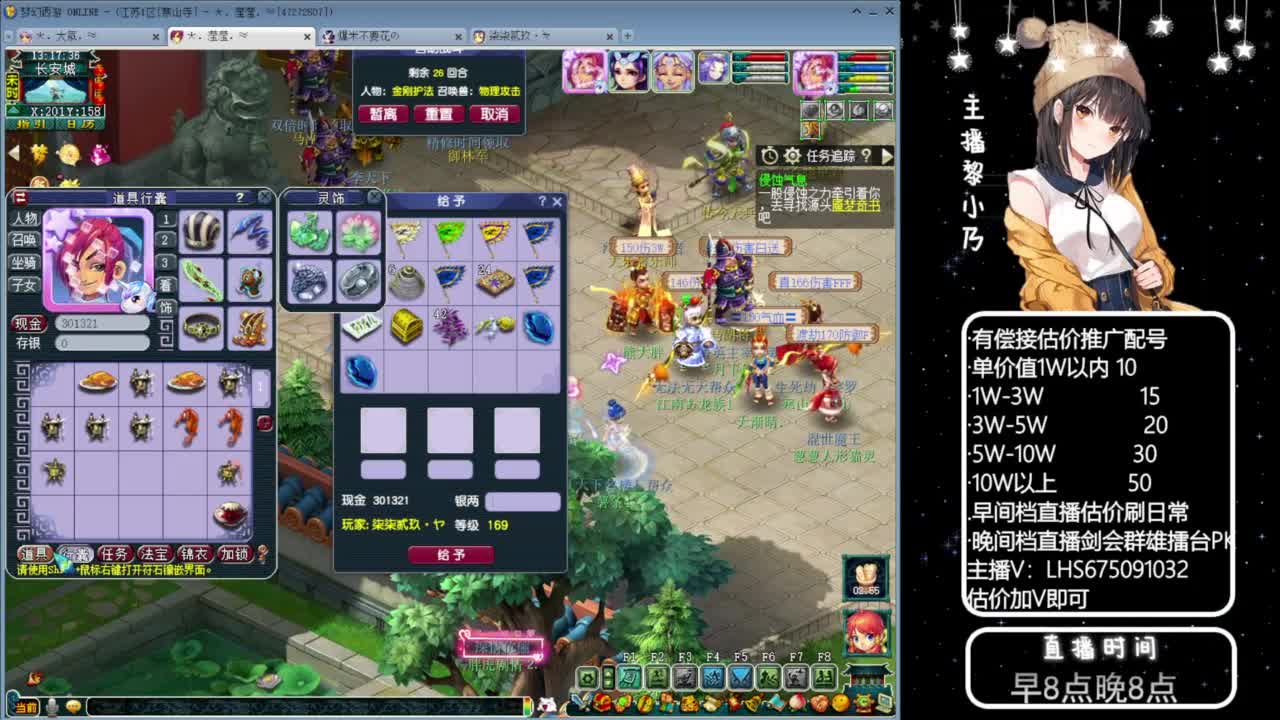The image size is (1280, 720).
Task: Open the computer icon at the toolbar's right end
Action: 882,702
